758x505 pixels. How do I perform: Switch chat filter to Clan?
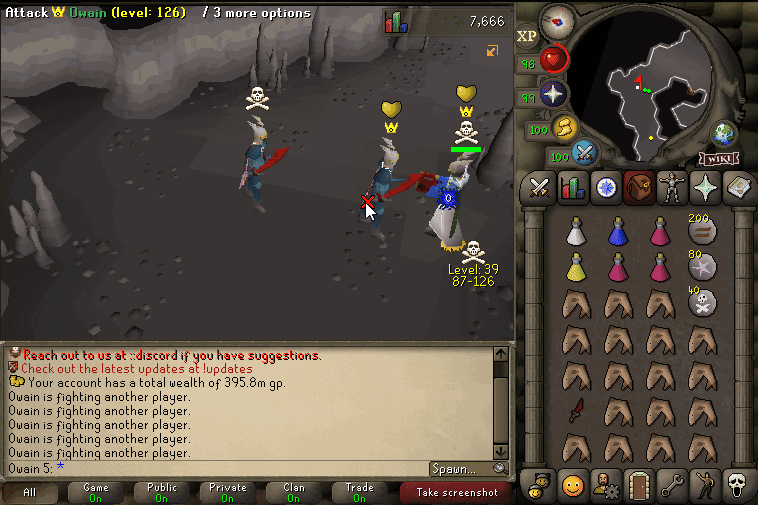tap(294, 492)
